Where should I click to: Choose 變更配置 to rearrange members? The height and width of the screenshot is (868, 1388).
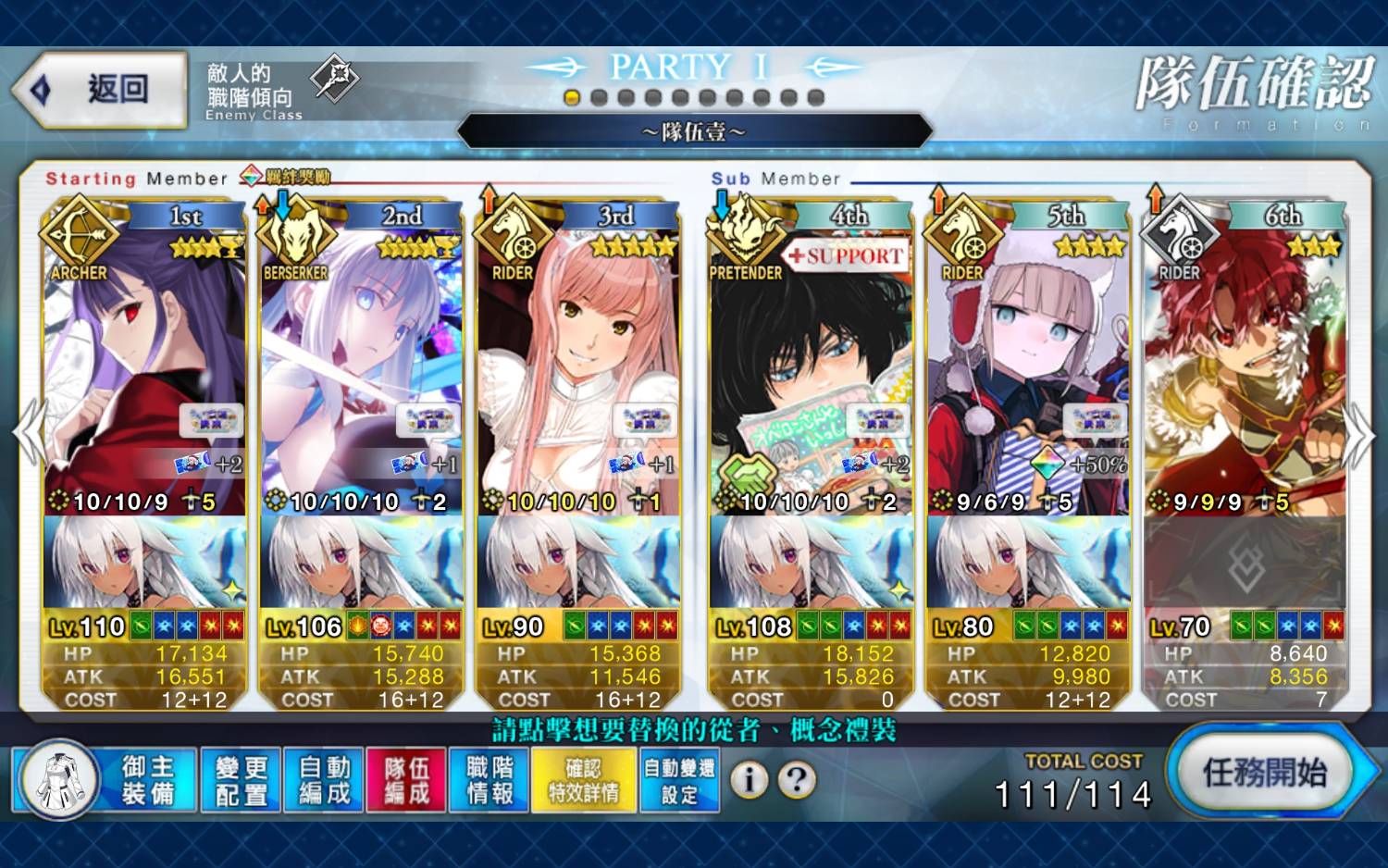point(241,780)
